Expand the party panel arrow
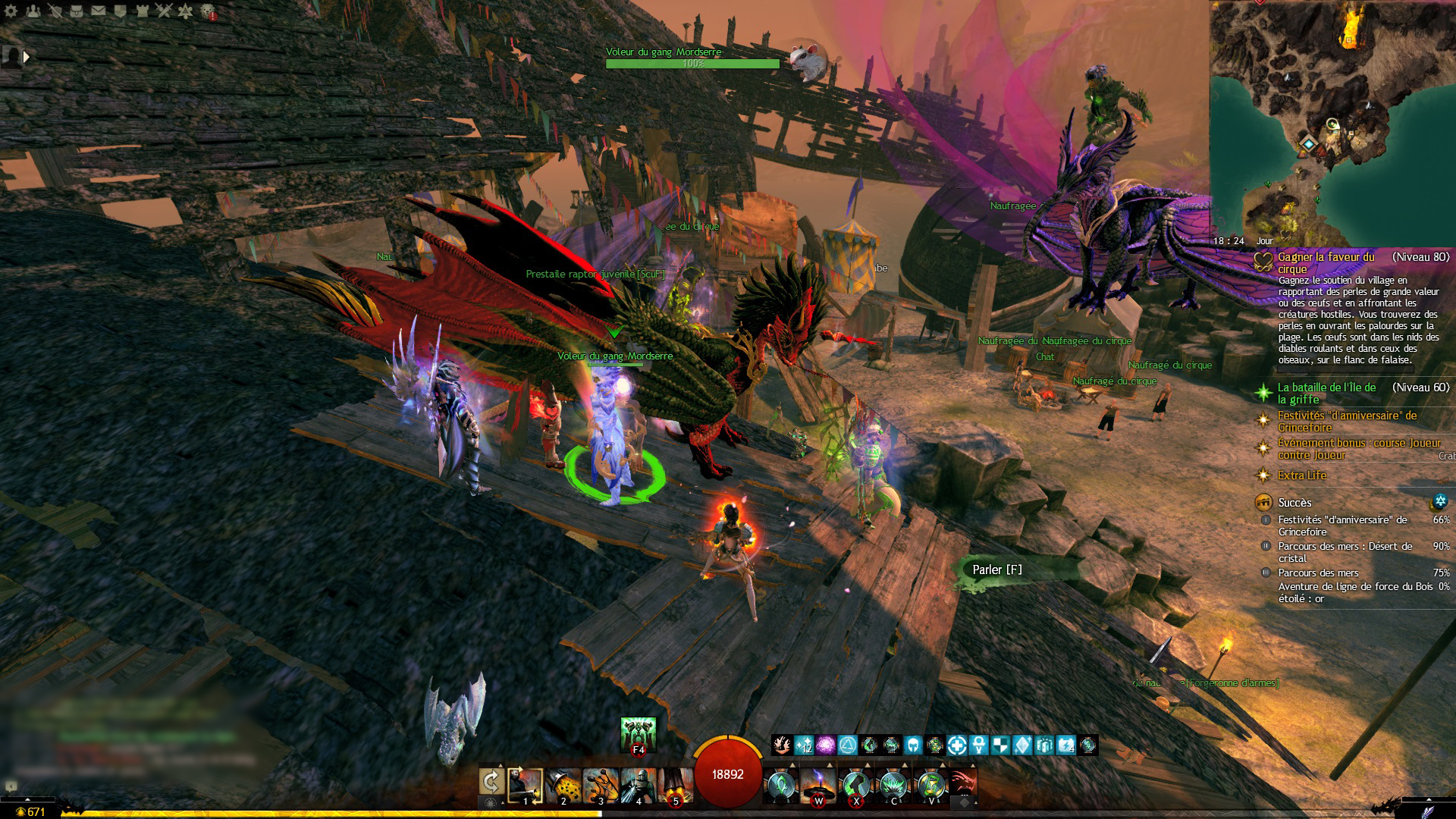 (27, 57)
